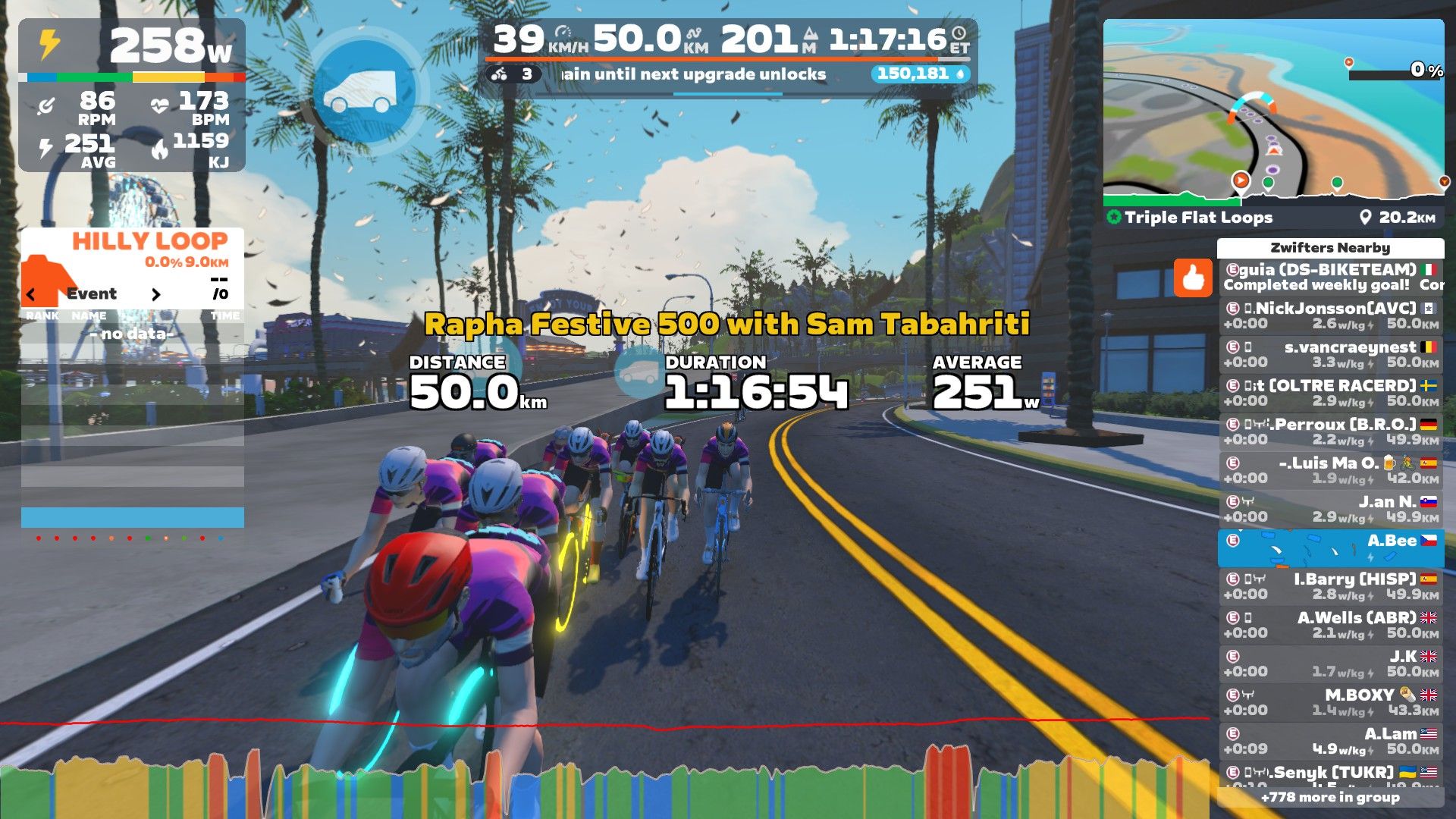1456x819 pixels.
Task: Click the Triple Flat Loops route label
Action: pyautogui.click(x=1198, y=218)
